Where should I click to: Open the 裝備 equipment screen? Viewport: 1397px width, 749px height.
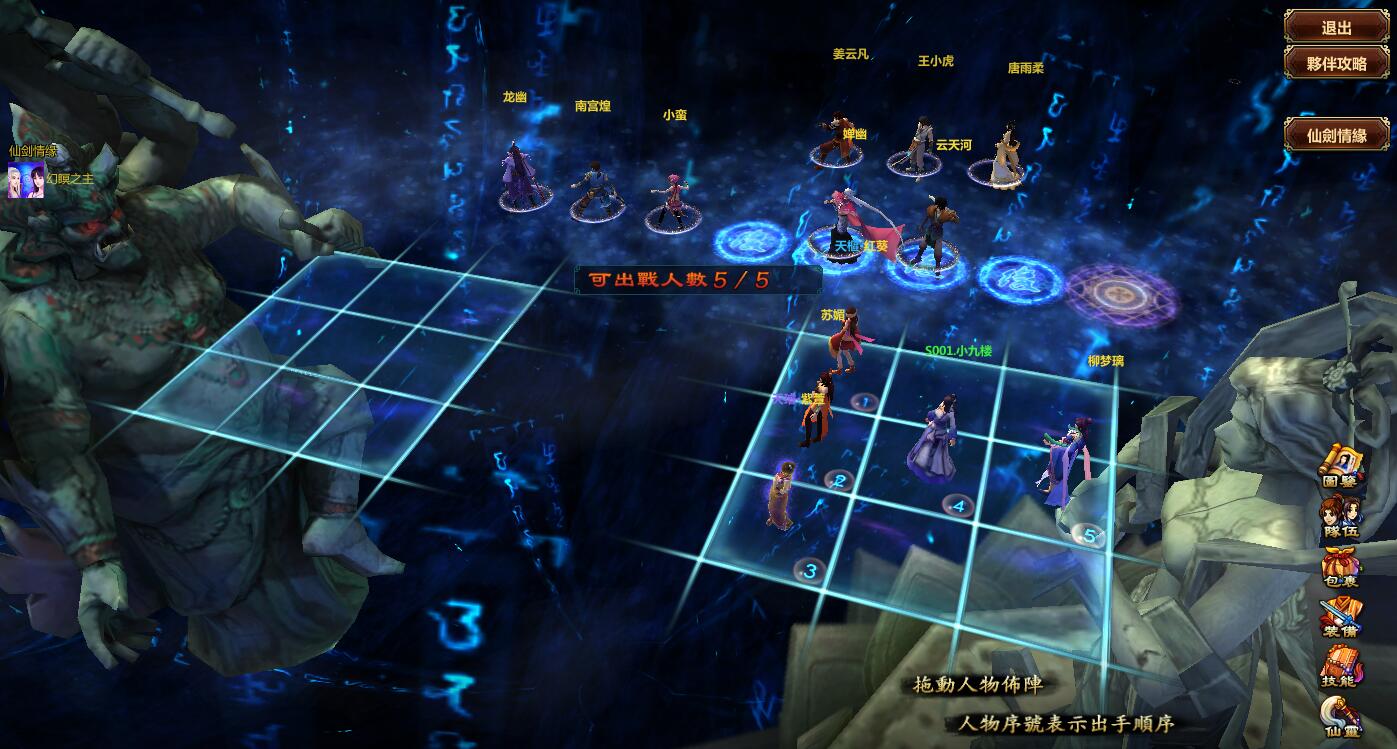pos(1341,618)
